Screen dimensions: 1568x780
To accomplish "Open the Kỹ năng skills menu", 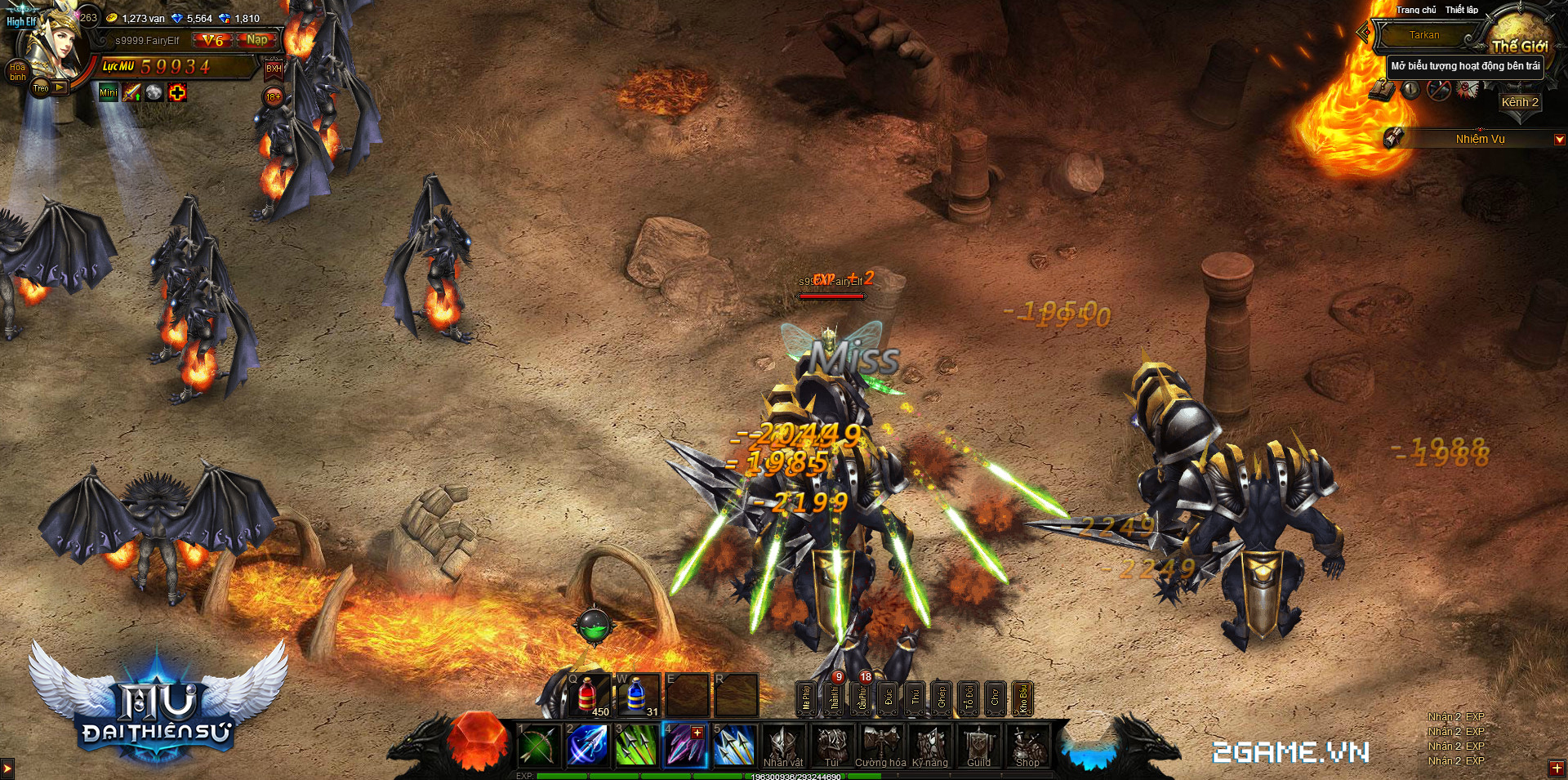I will tap(930, 747).
